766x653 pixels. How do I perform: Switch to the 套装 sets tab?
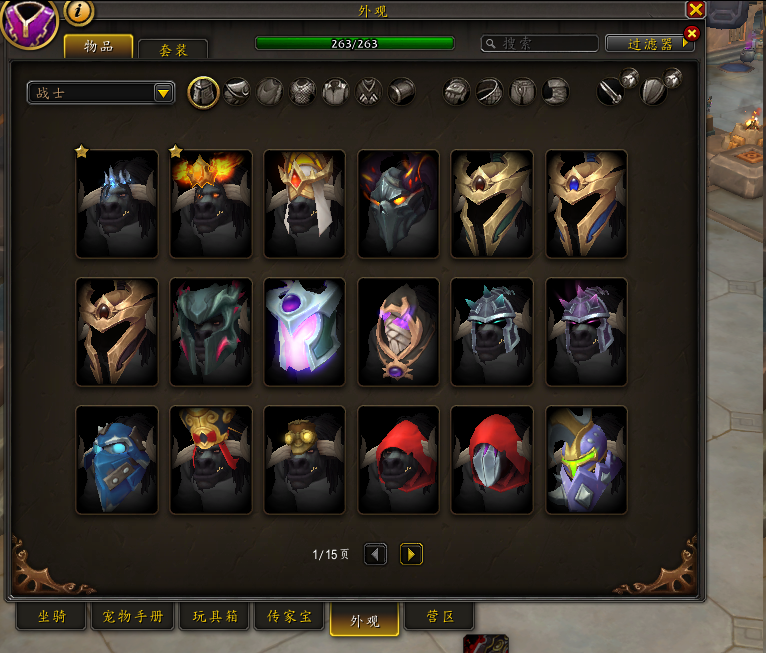[x=173, y=50]
